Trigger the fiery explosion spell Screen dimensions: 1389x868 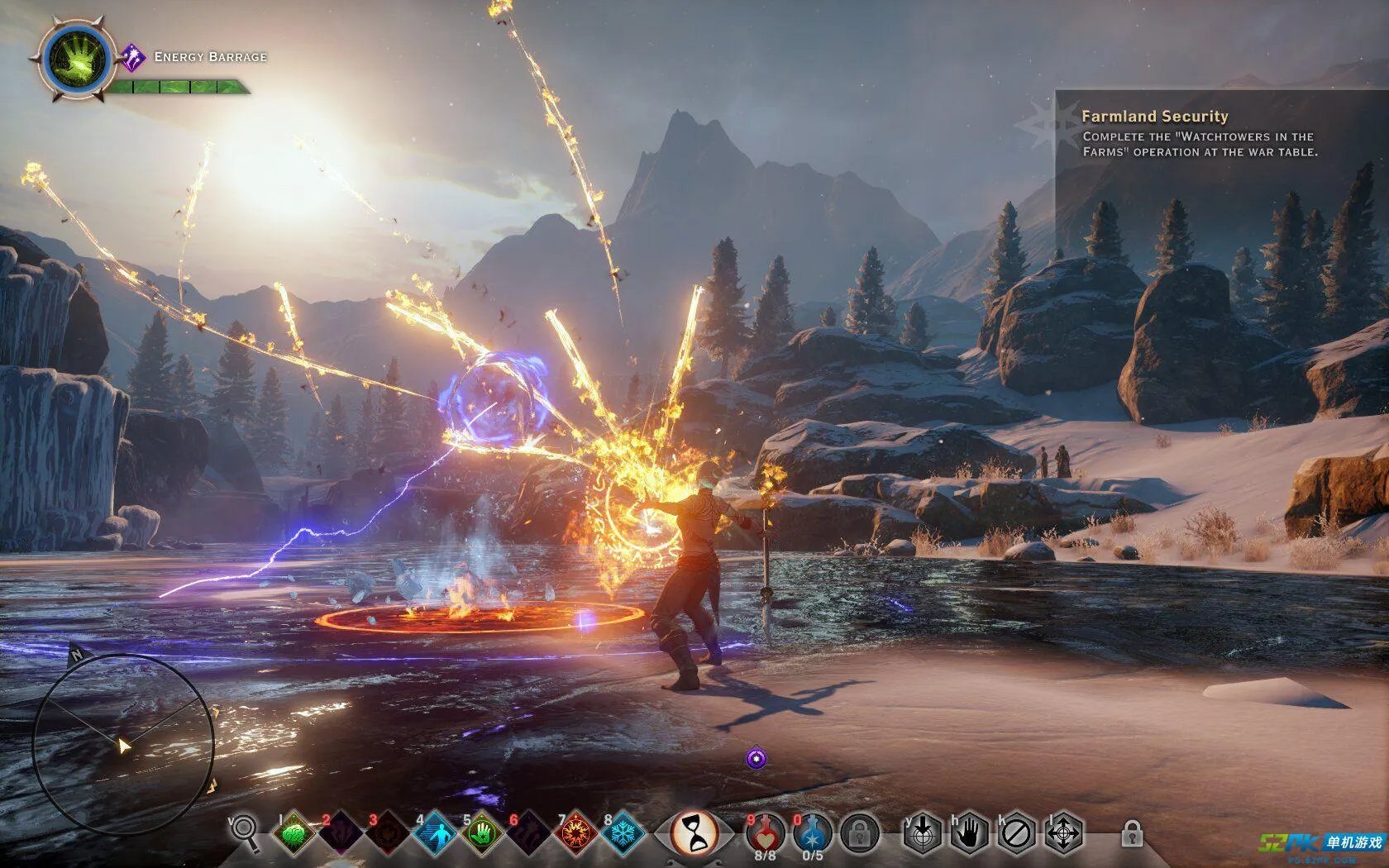pos(576,834)
